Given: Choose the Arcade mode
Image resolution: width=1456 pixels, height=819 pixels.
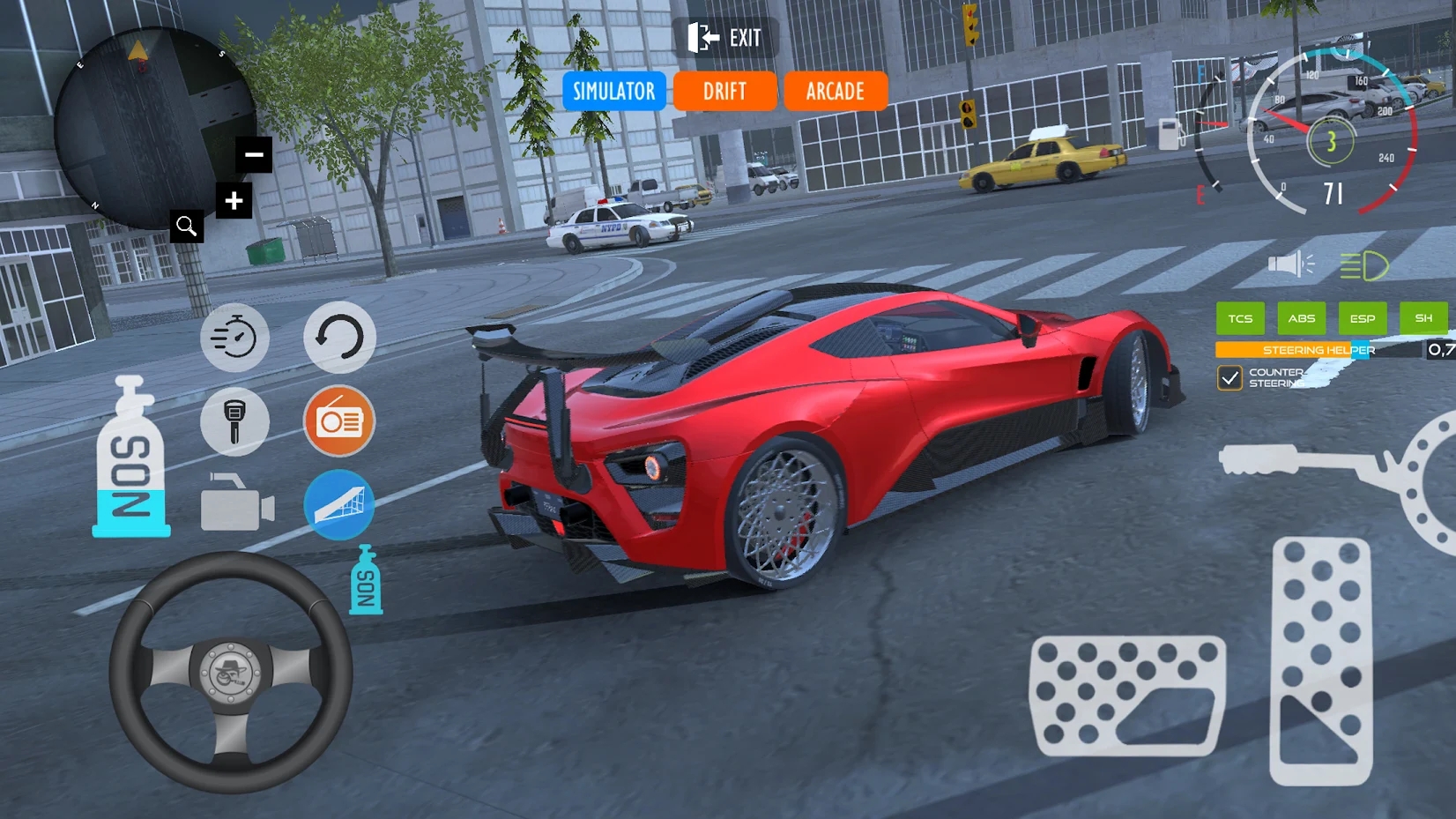Looking at the screenshot, I should (835, 91).
